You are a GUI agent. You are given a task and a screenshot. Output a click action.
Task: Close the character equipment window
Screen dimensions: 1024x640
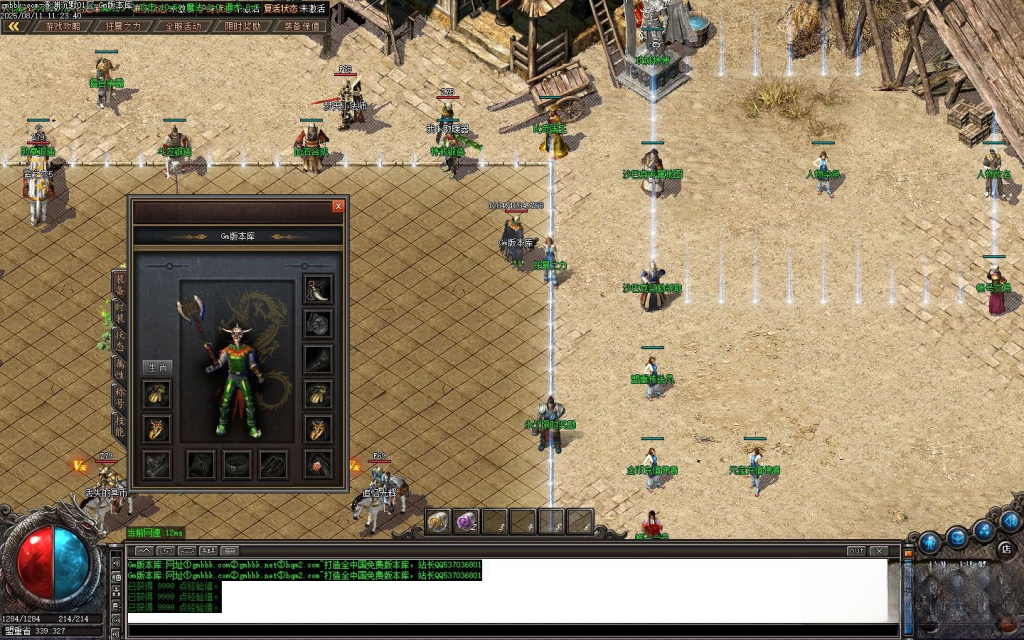tap(338, 206)
